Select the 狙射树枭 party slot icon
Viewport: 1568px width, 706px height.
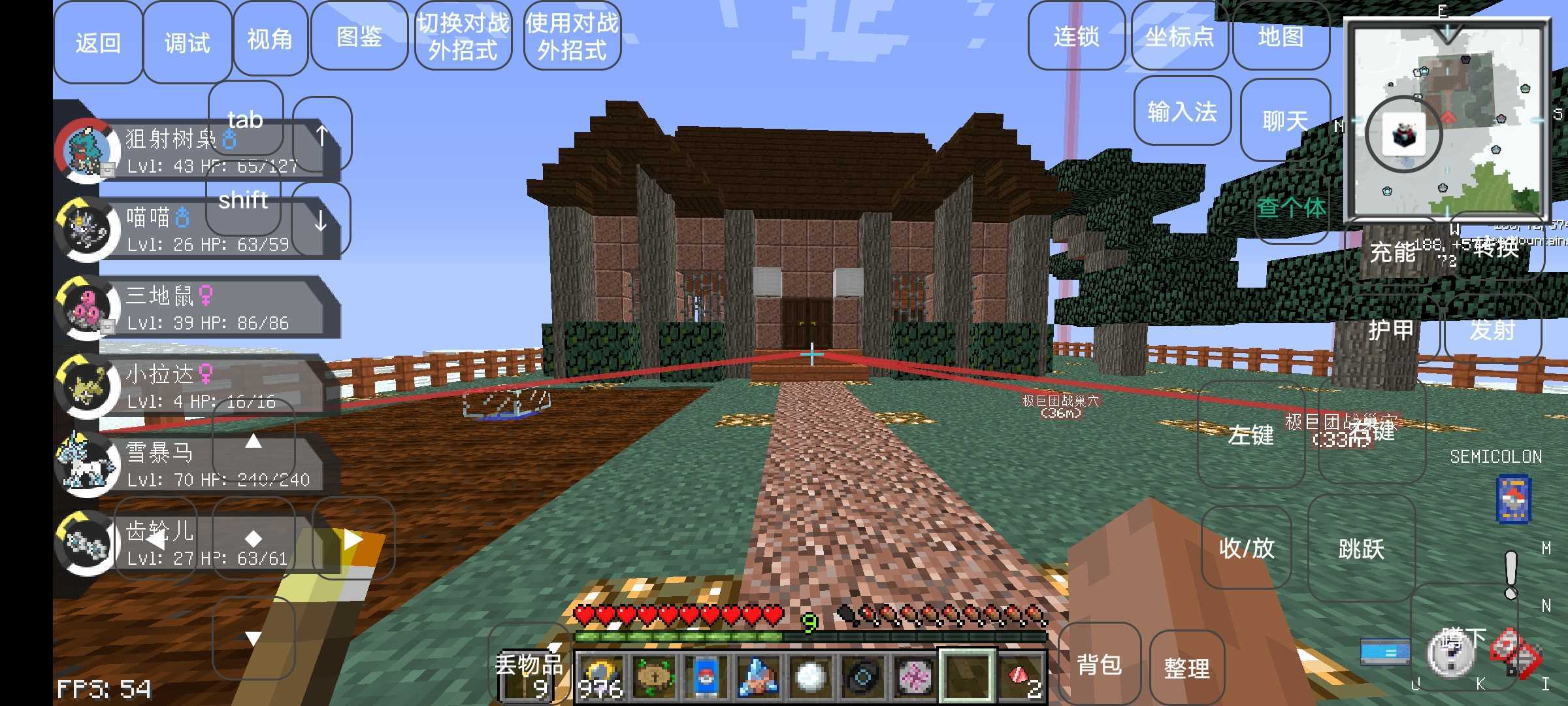pyautogui.click(x=88, y=150)
